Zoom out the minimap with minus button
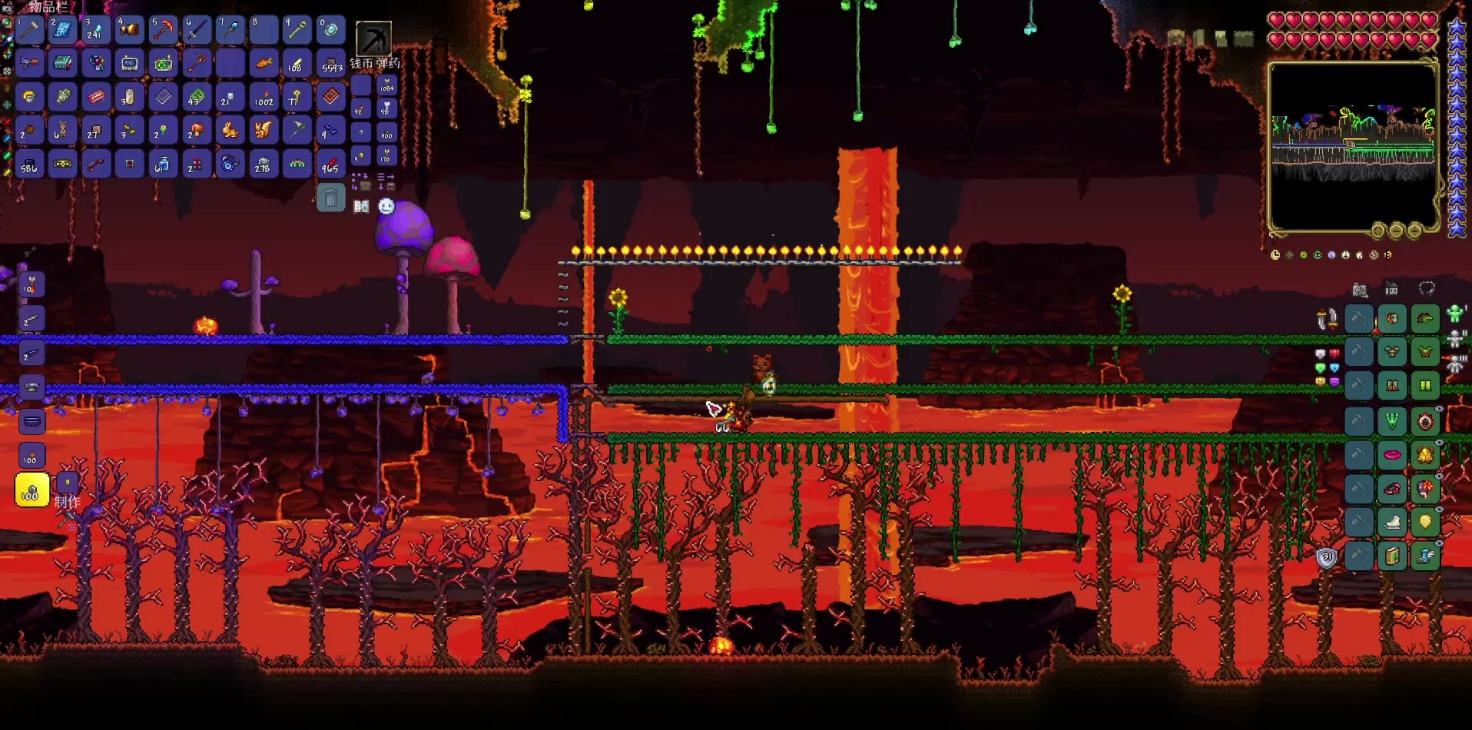The height and width of the screenshot is (730, 1472). tap(1397, 231)
